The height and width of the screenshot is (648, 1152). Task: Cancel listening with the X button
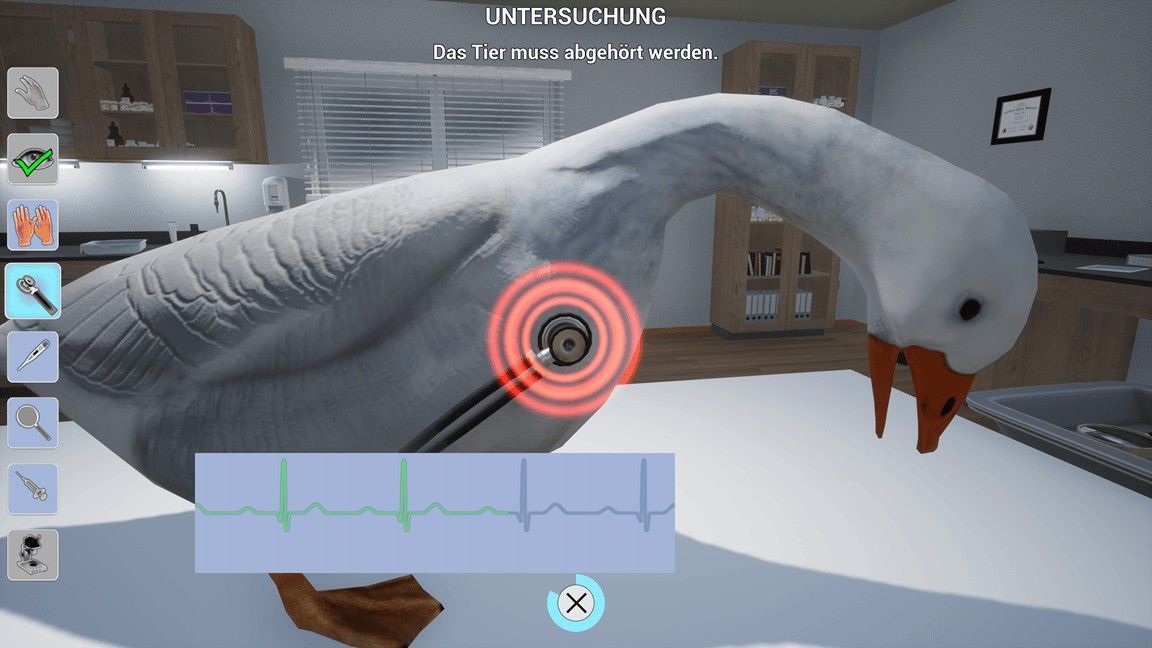[576, 603]
